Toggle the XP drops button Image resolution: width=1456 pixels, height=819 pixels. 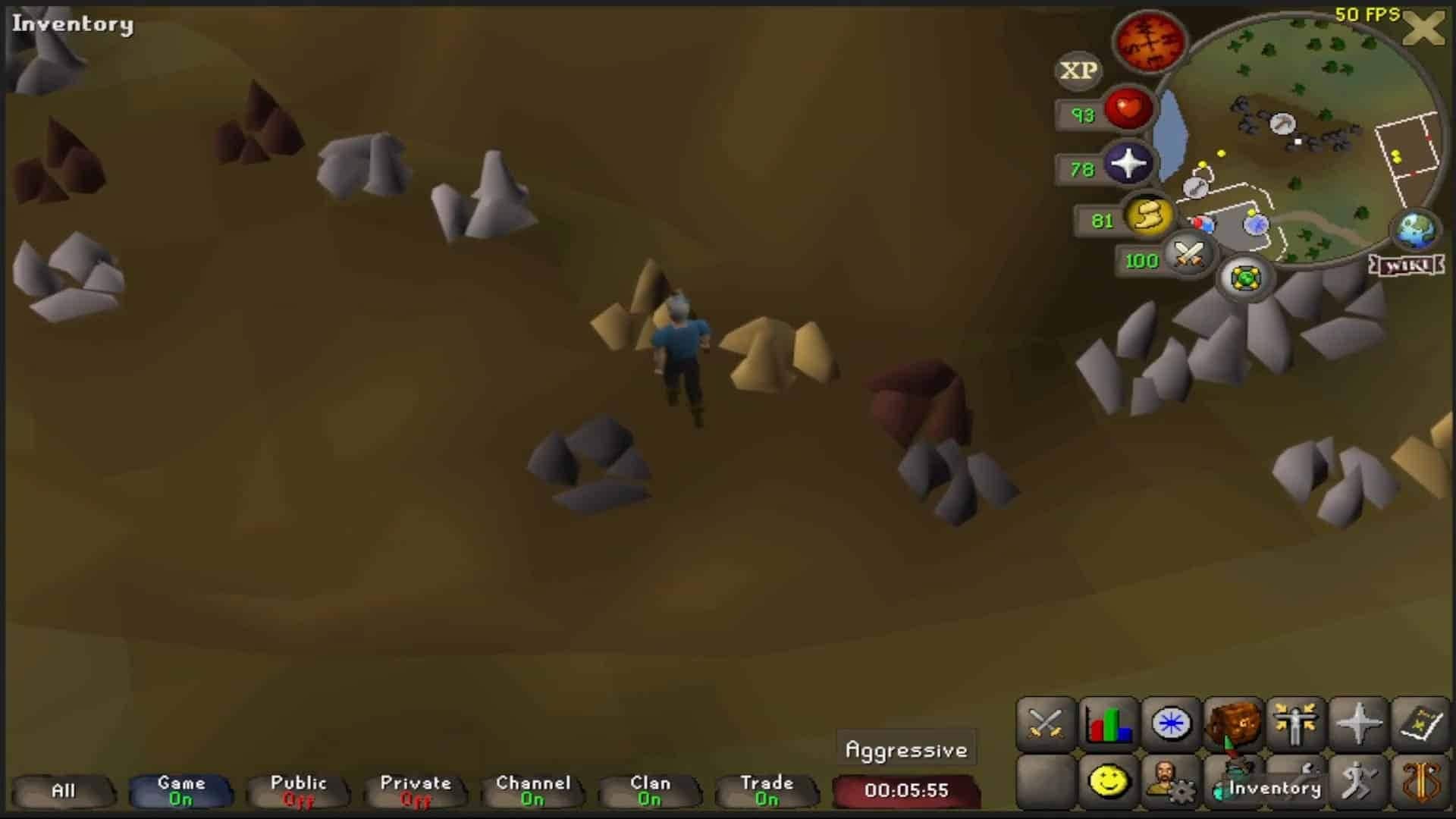1078,71
